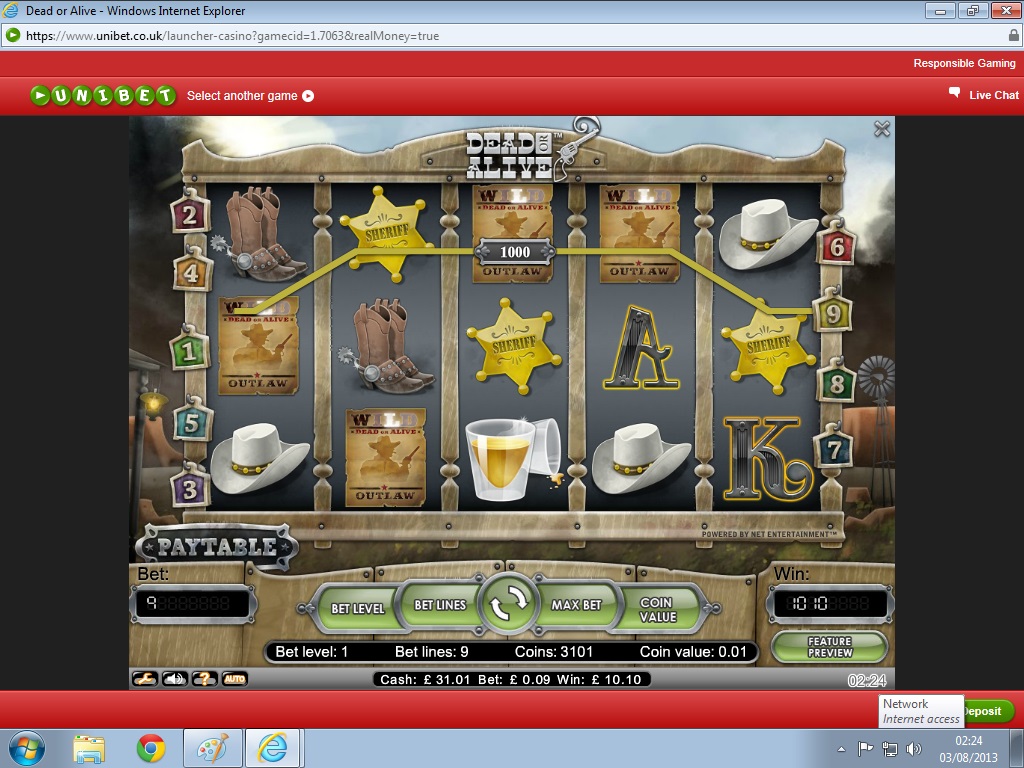Close the game with the X button
Screen dimensions: 1024x768
[881, 129]
